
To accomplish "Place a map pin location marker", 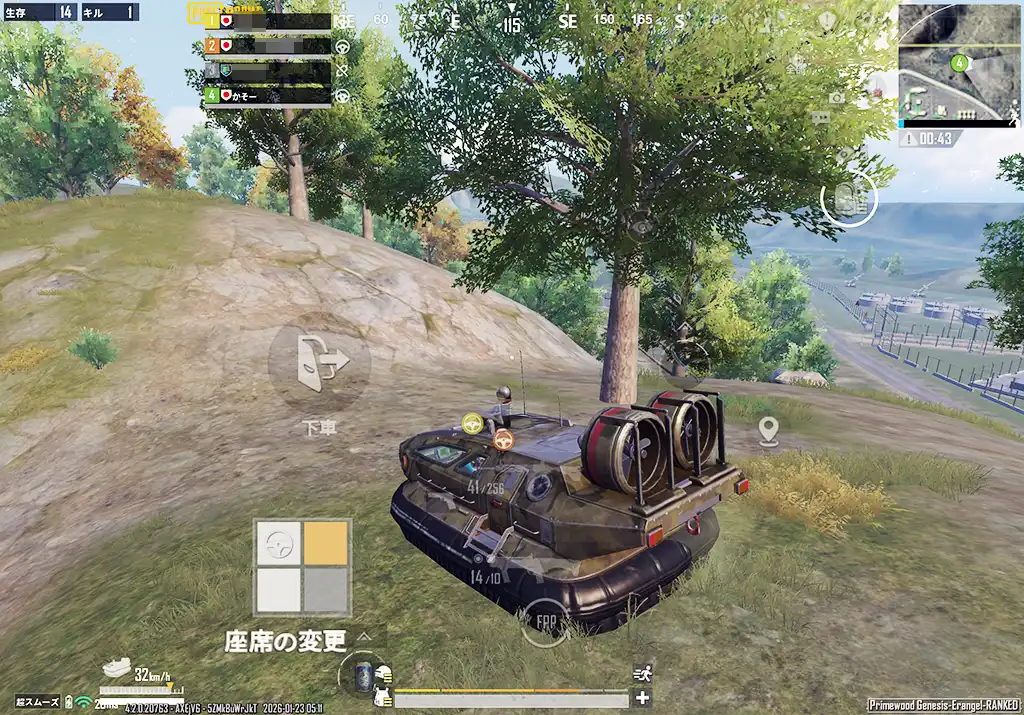I will pyautogui.click(x=768, y=432).
